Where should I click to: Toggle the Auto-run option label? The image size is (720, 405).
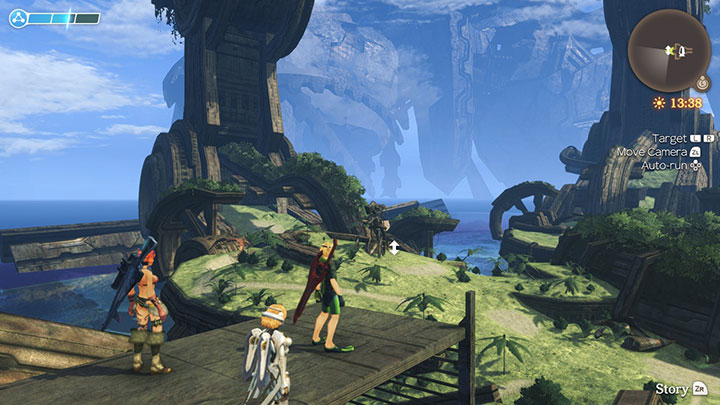point(666,164)
